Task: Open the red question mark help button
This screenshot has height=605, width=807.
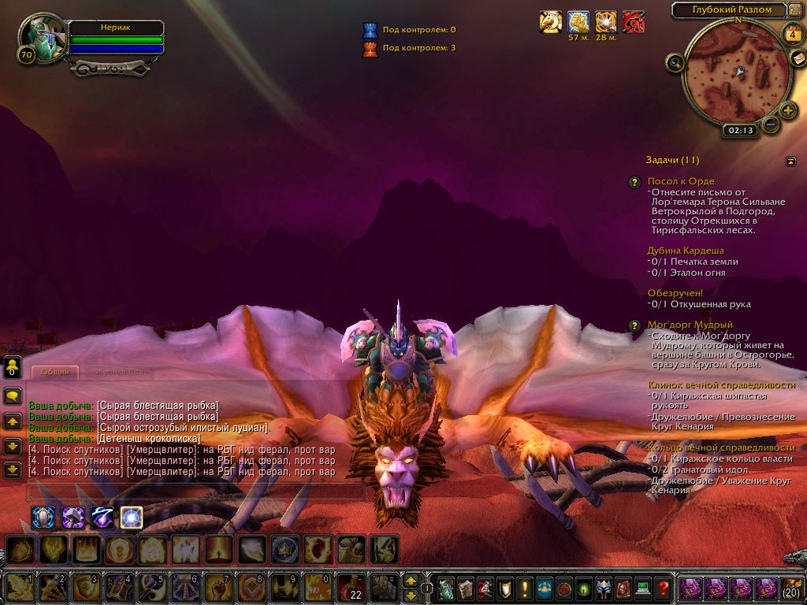Action: (x=660, y=588)
